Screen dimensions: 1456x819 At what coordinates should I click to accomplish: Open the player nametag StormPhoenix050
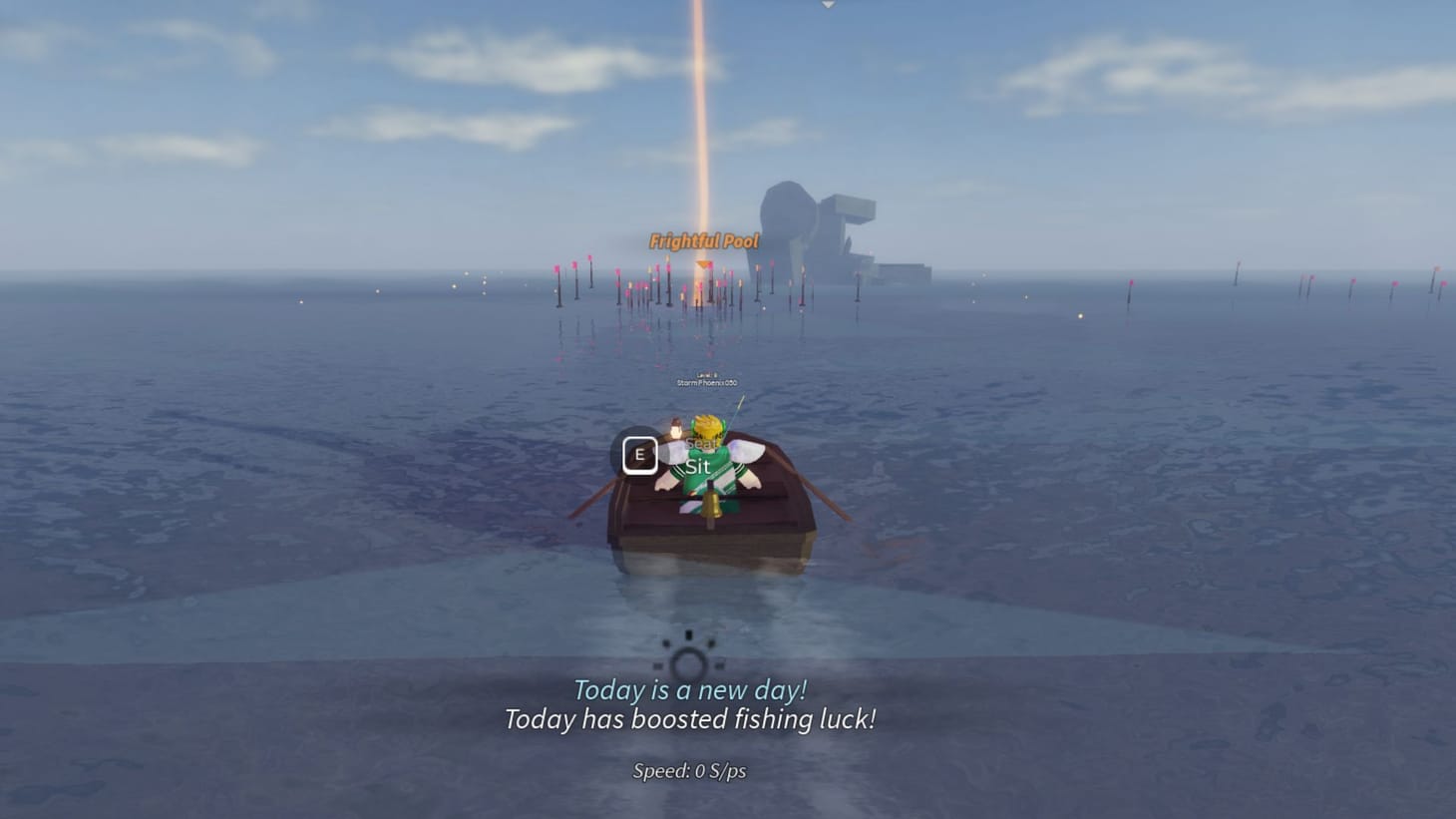704,381
